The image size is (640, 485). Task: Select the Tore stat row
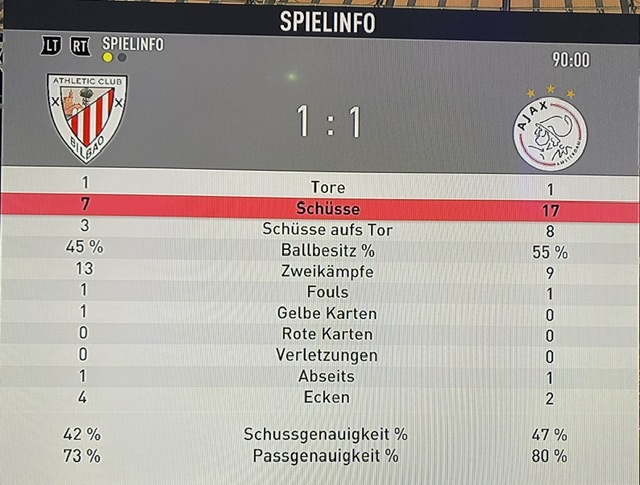pyautogui.click(x=327, y=187)
